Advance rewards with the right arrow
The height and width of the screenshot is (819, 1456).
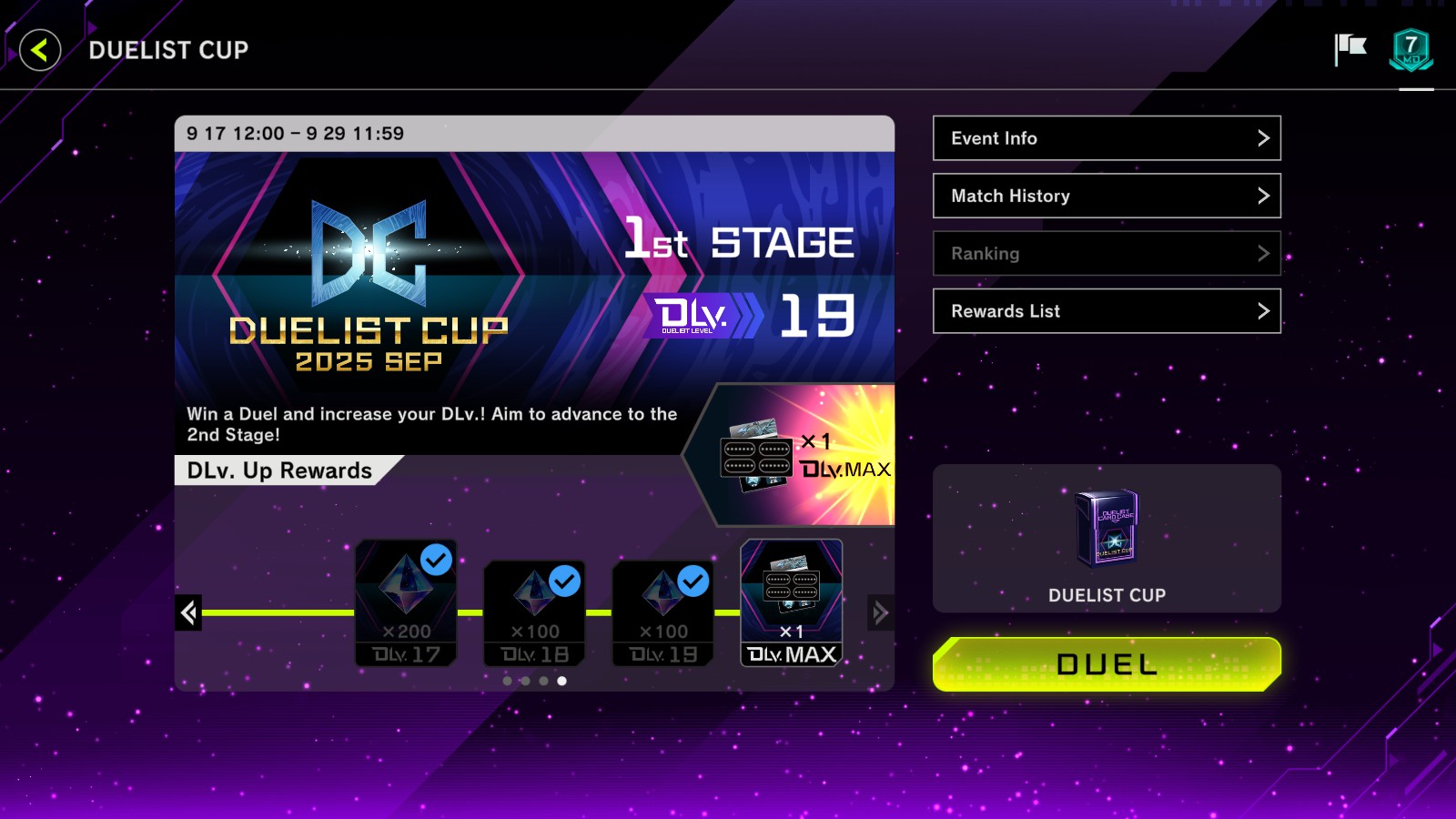(x=880, y=612)
